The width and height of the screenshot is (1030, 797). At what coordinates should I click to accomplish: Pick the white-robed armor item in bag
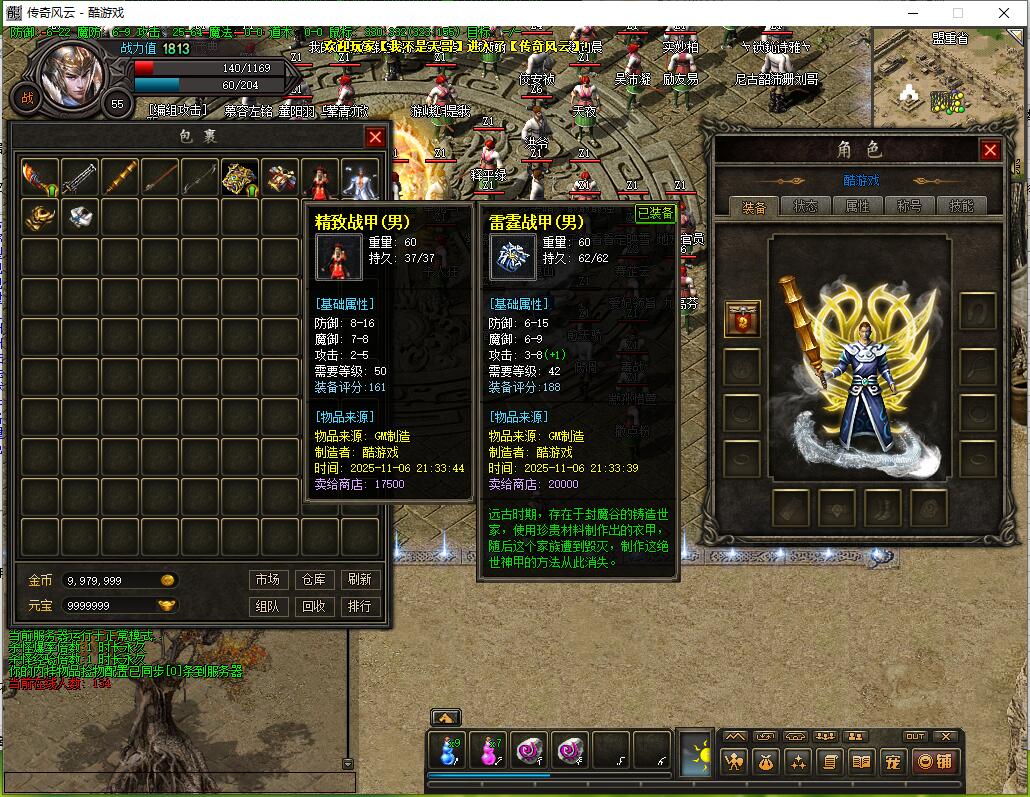(360, 178)
